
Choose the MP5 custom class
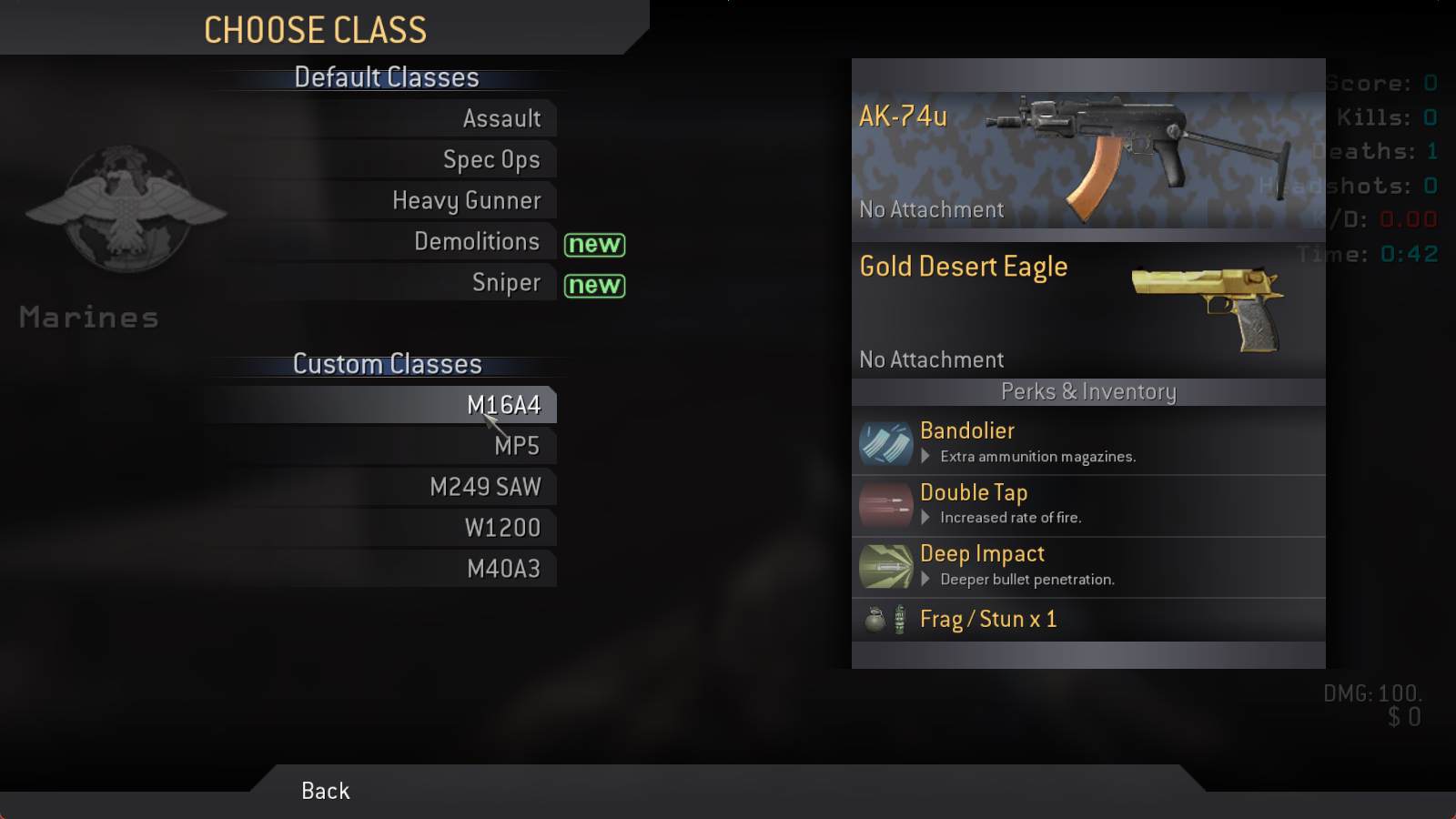click(x=516, y=446)
